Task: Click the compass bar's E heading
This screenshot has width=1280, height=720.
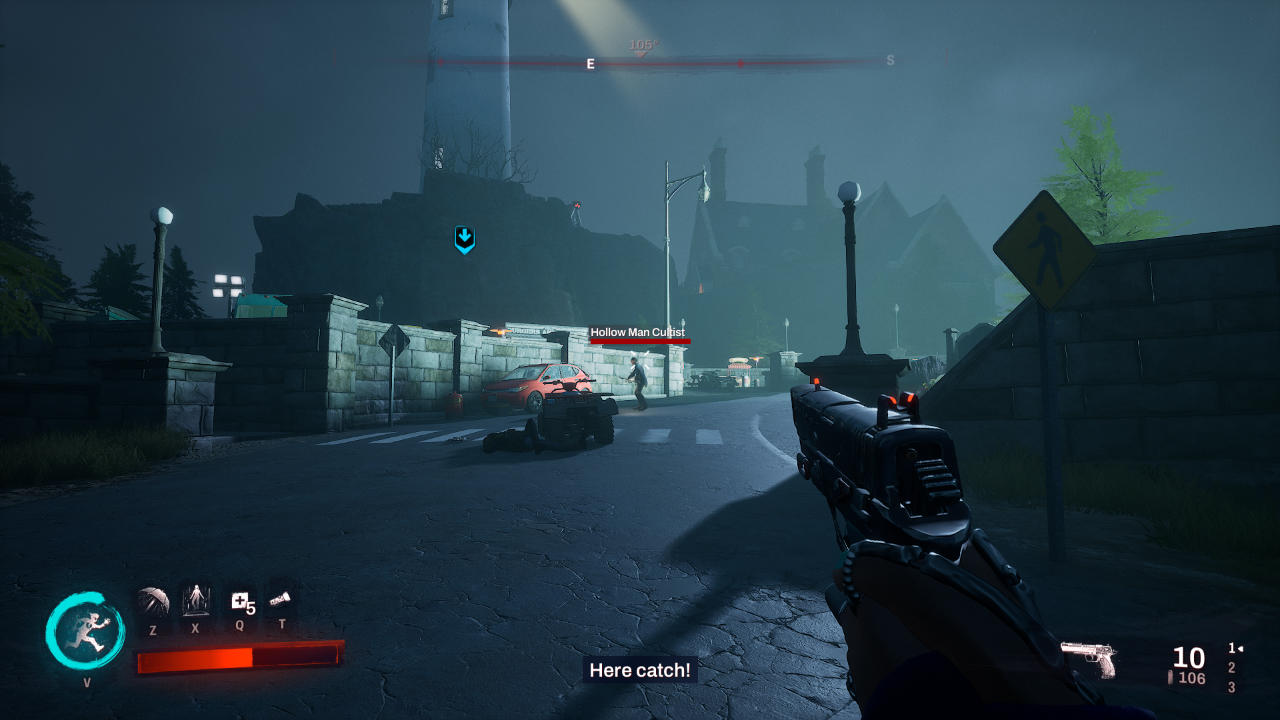Action: point(590,64)
